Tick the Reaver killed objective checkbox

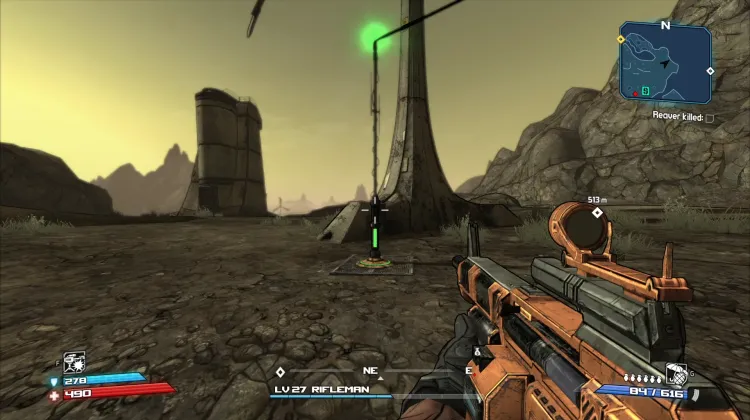click(x=709, y=117)
